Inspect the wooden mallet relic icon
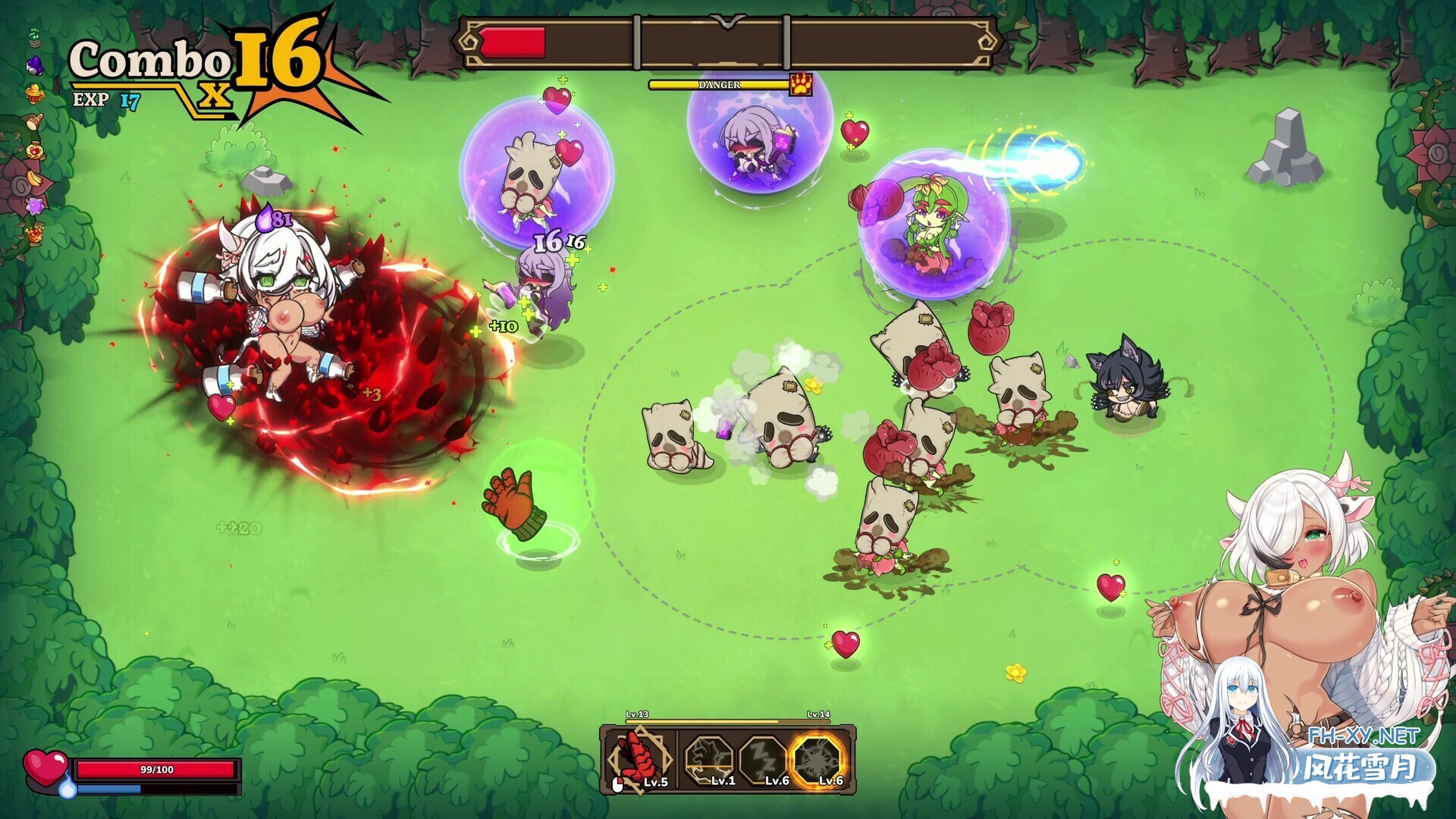Viewport: 1456px width, 819px height. pos(34,121)
